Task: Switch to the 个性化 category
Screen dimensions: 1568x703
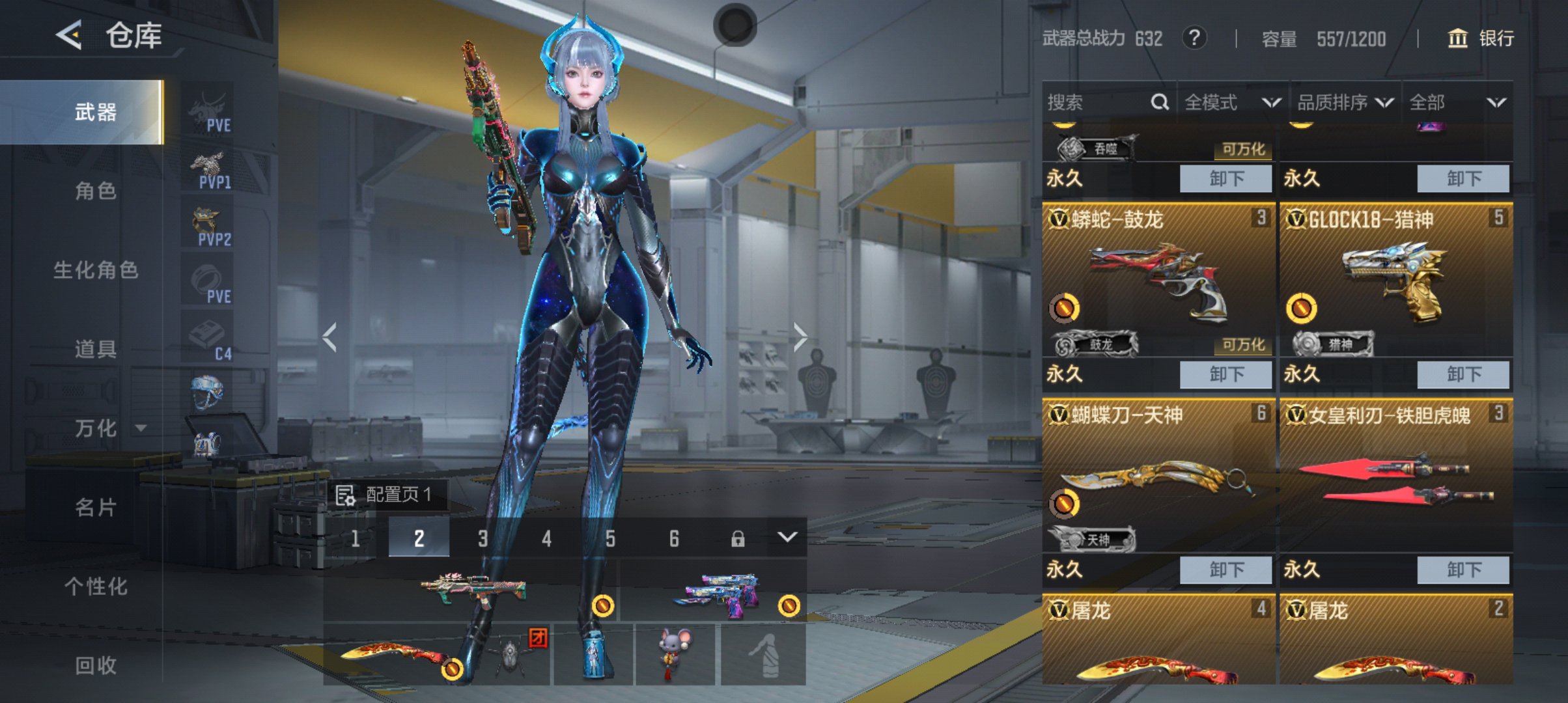Action: (x=95, y=586)
